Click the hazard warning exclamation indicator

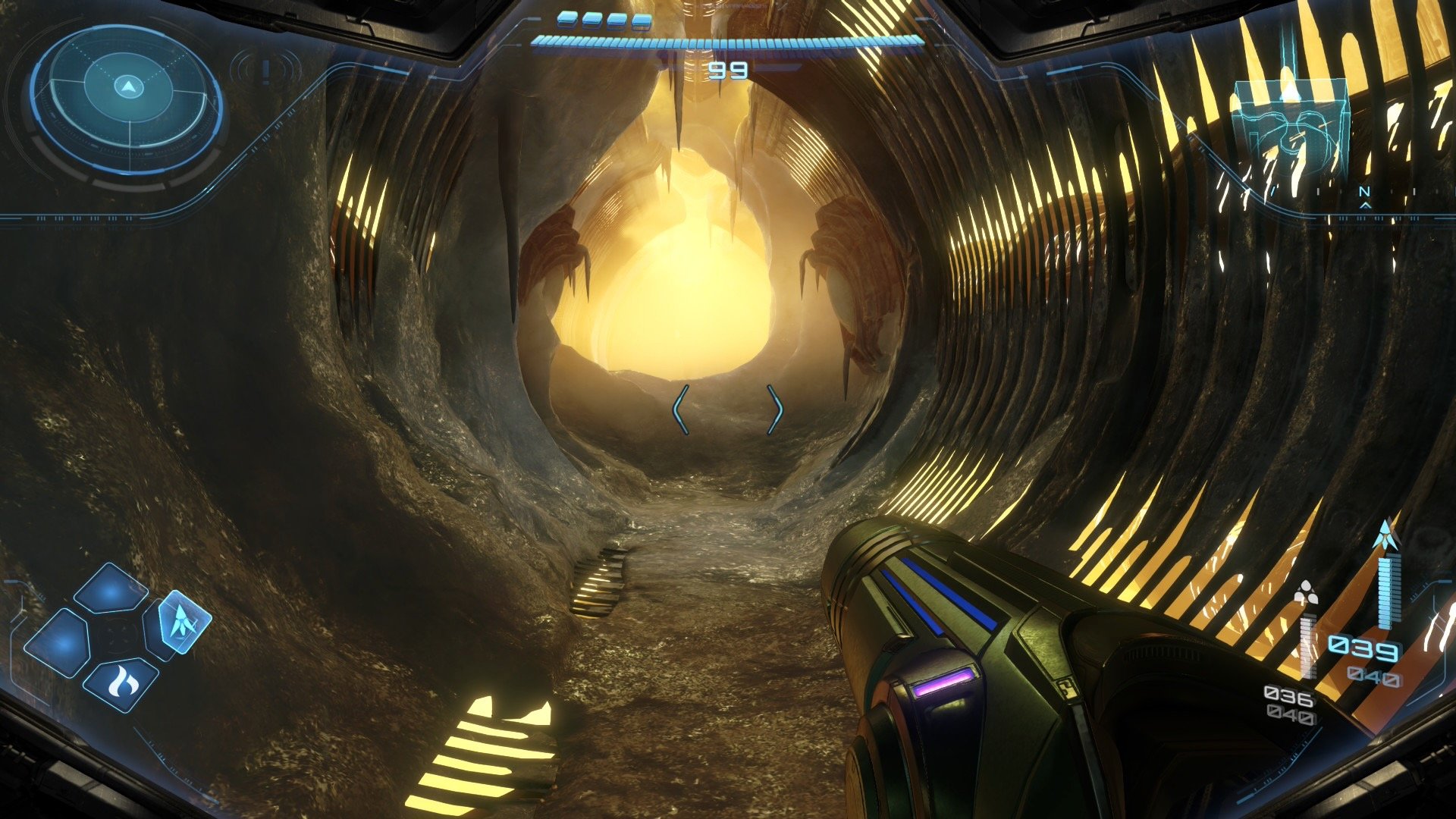265,71
